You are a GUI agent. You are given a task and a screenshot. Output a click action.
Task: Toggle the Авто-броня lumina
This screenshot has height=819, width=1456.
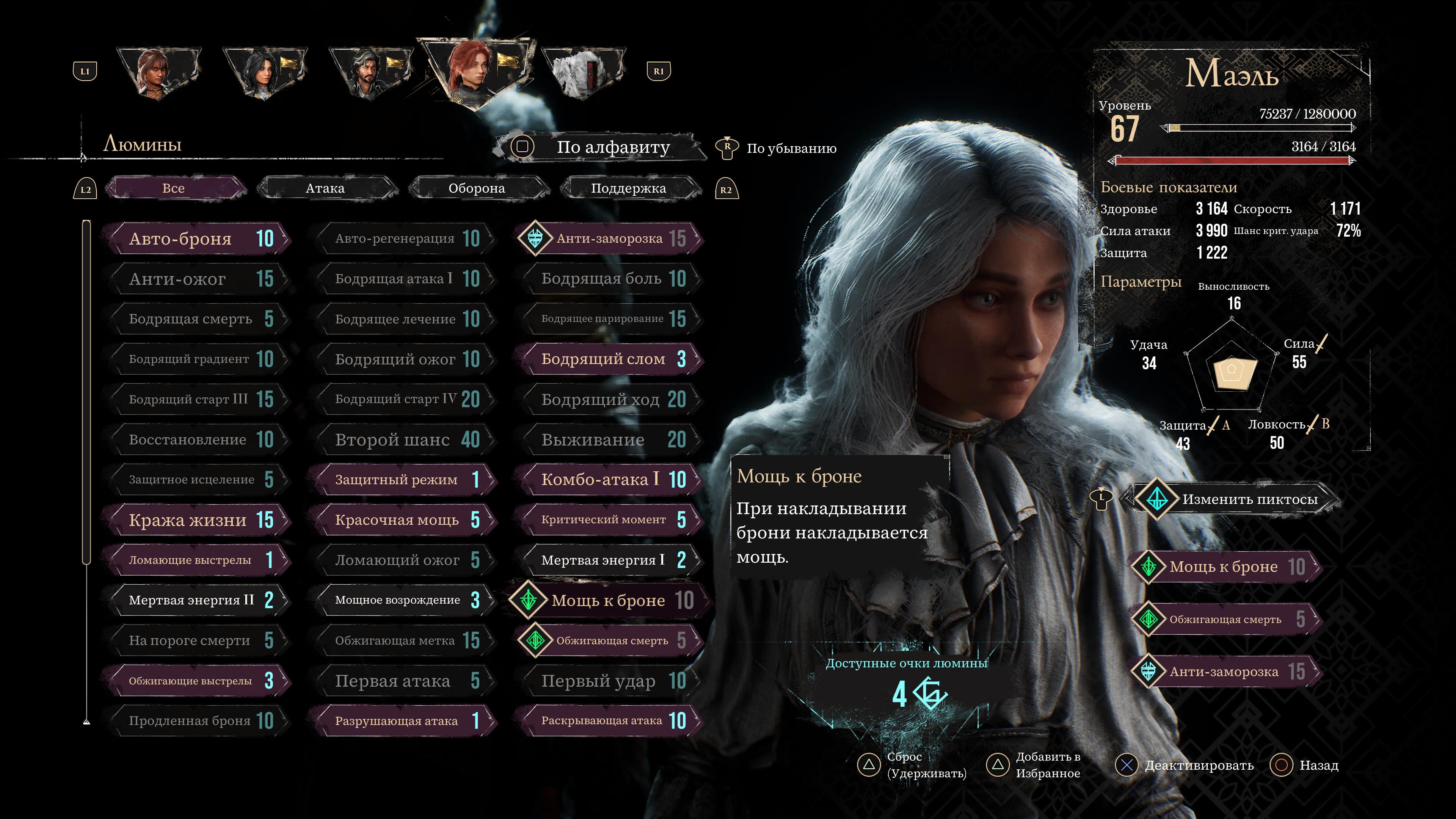(x=198, y=238)
